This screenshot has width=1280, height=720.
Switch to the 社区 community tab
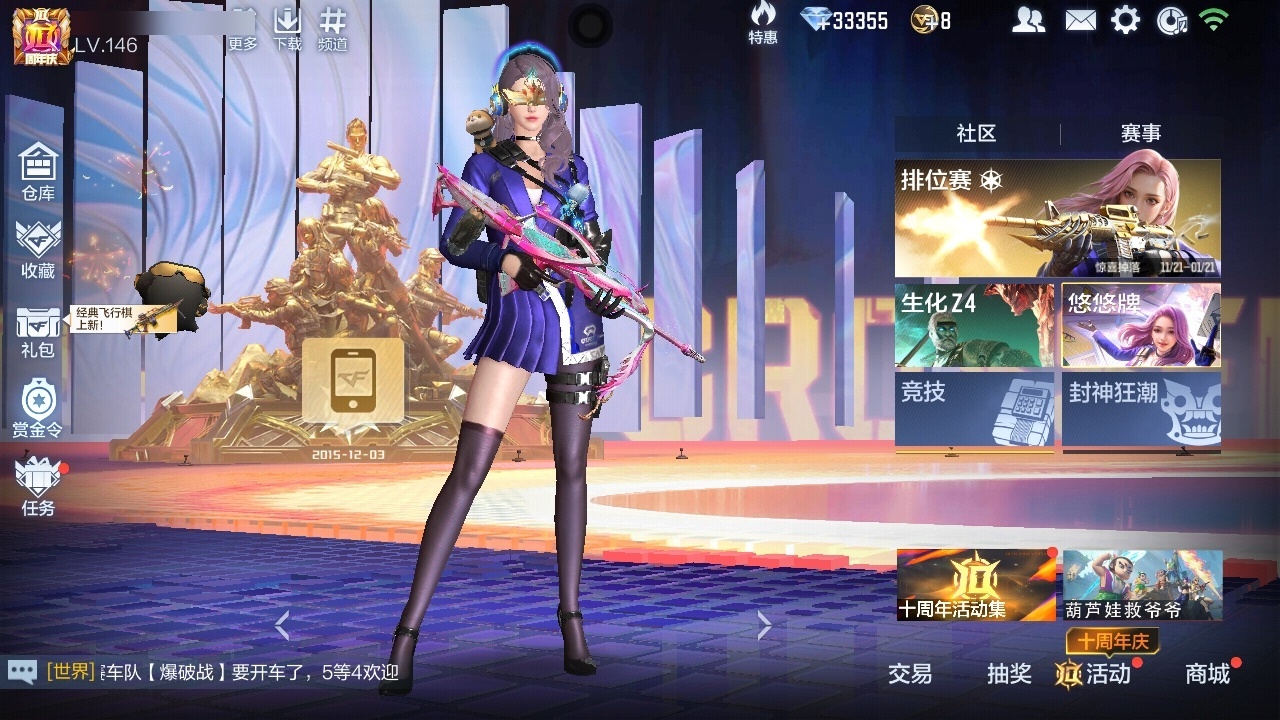[976, 133]
